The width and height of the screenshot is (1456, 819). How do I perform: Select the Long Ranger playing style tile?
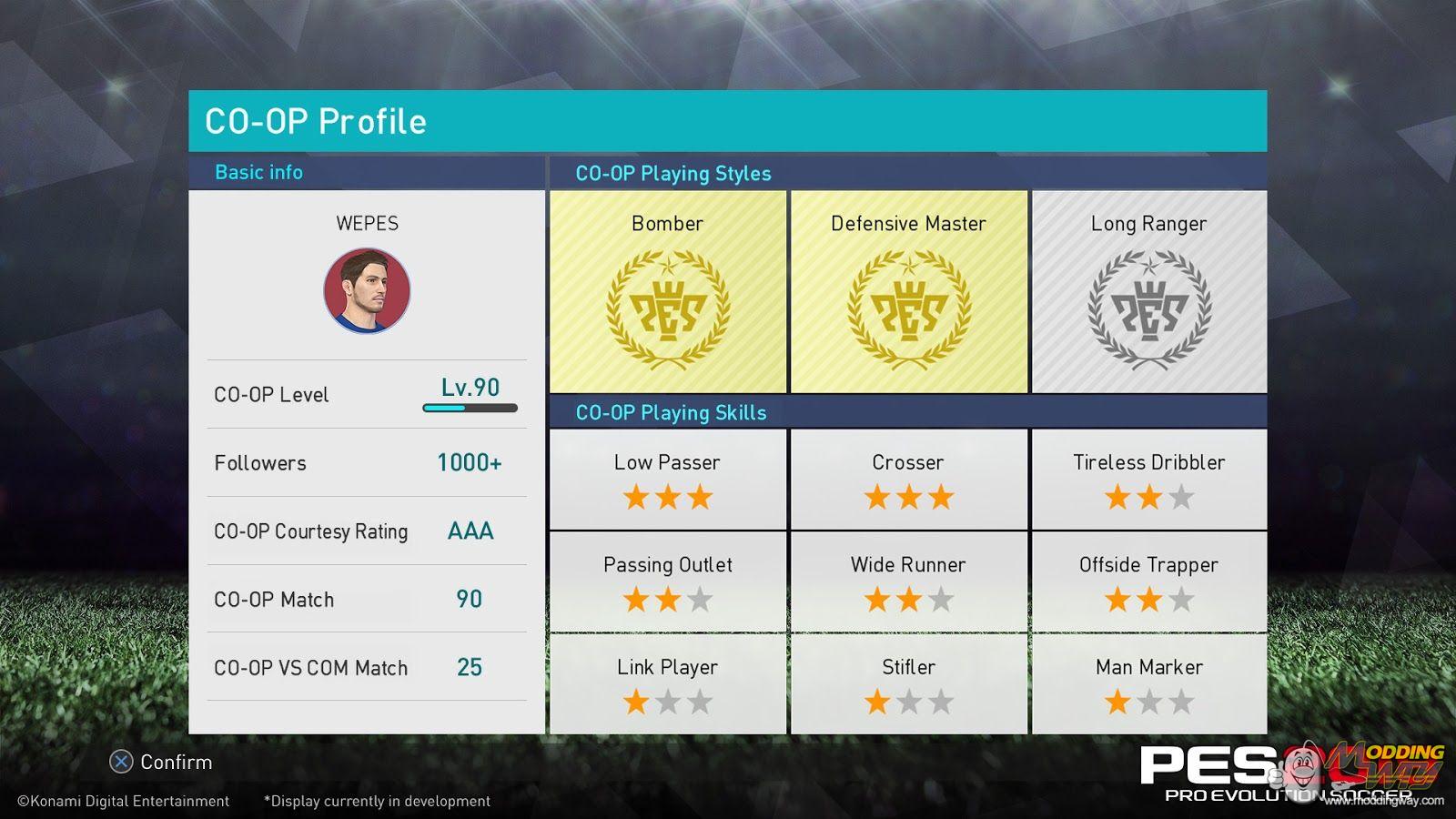(1148, 292)
